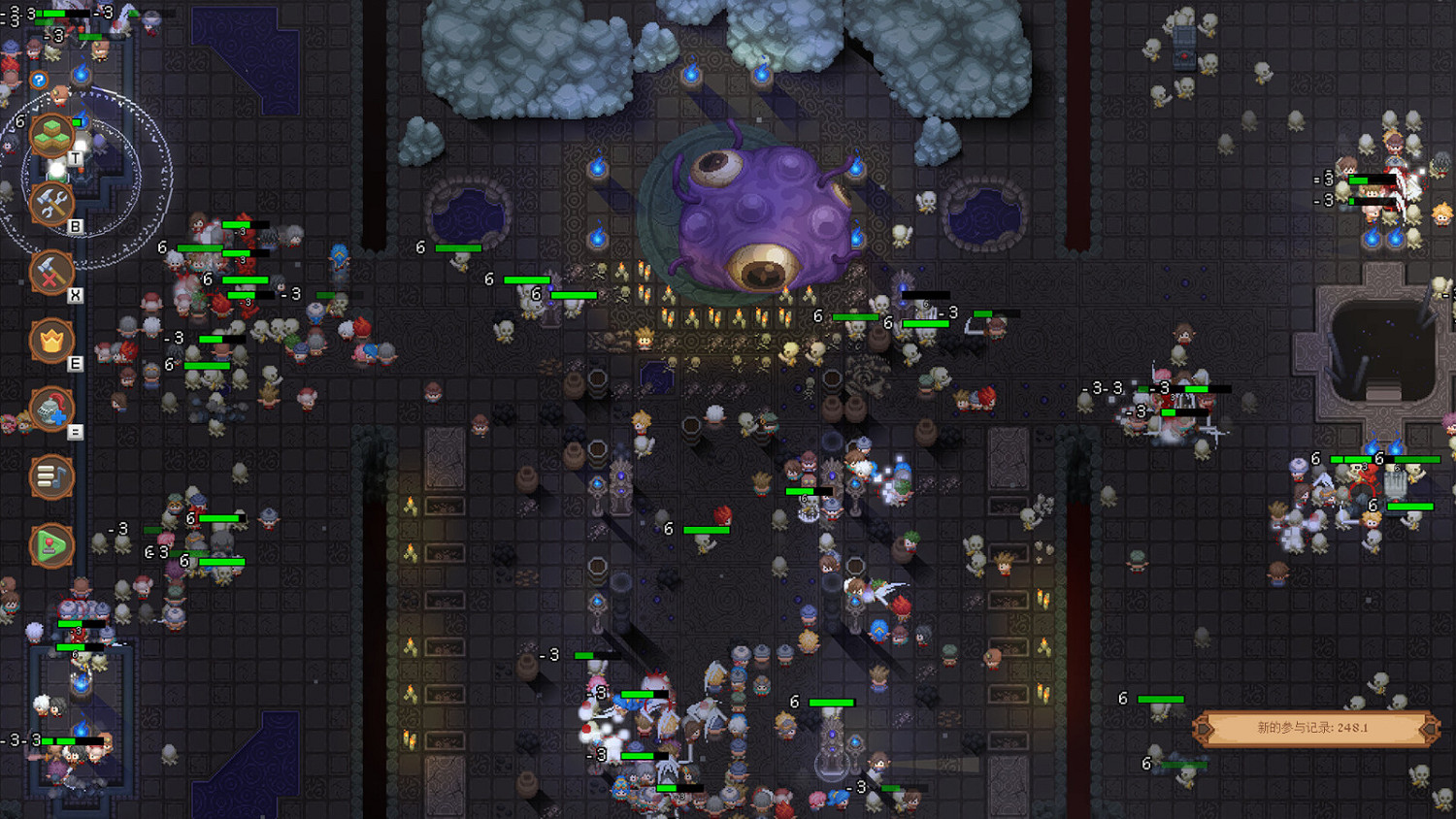Viewport: 1456px width, 819px height.
Task: Open the recruit panel (knight helmet with plus)
Action: click(52, 409)
